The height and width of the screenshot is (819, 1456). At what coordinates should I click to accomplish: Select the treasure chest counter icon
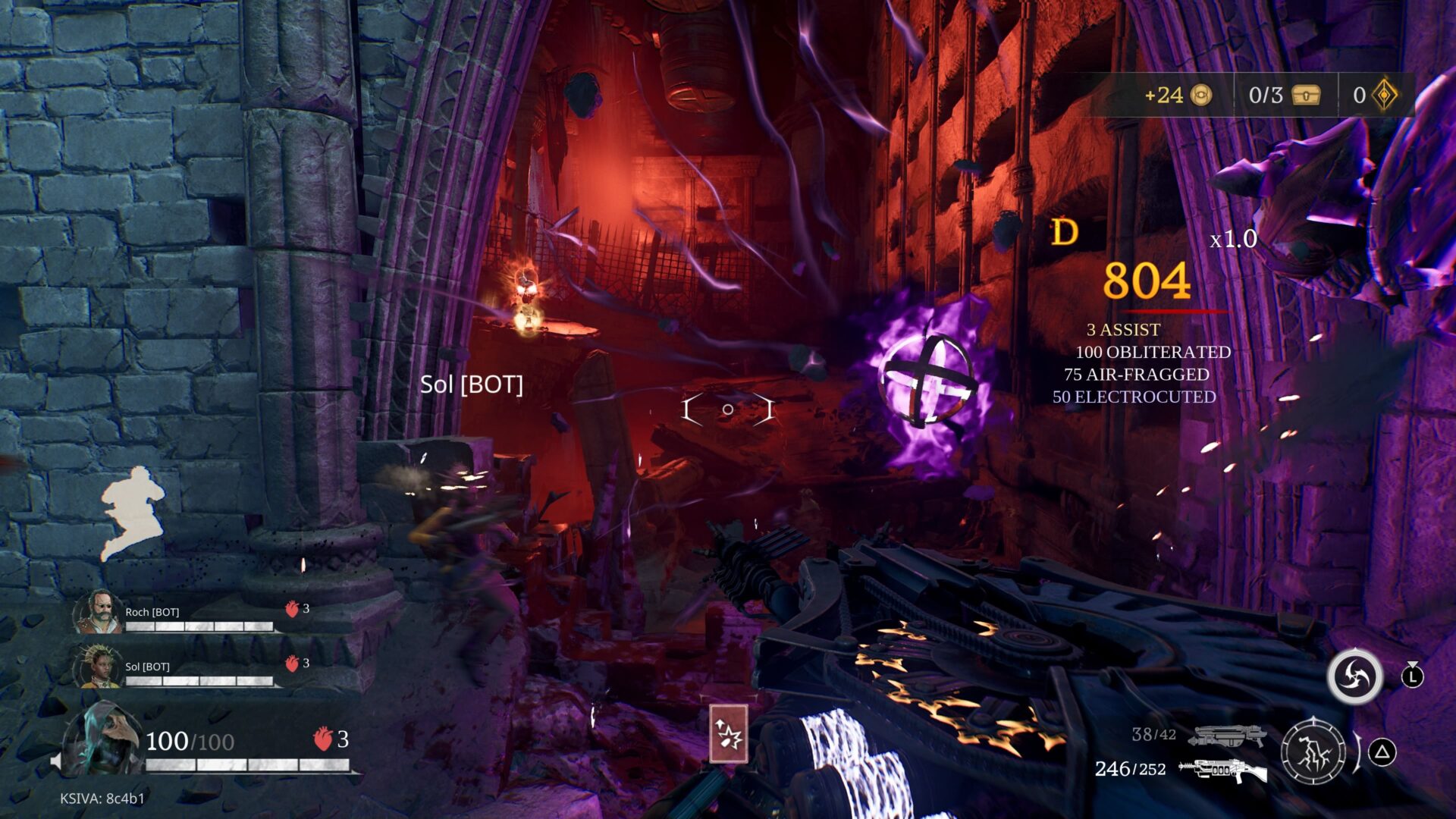point(1306,96)
